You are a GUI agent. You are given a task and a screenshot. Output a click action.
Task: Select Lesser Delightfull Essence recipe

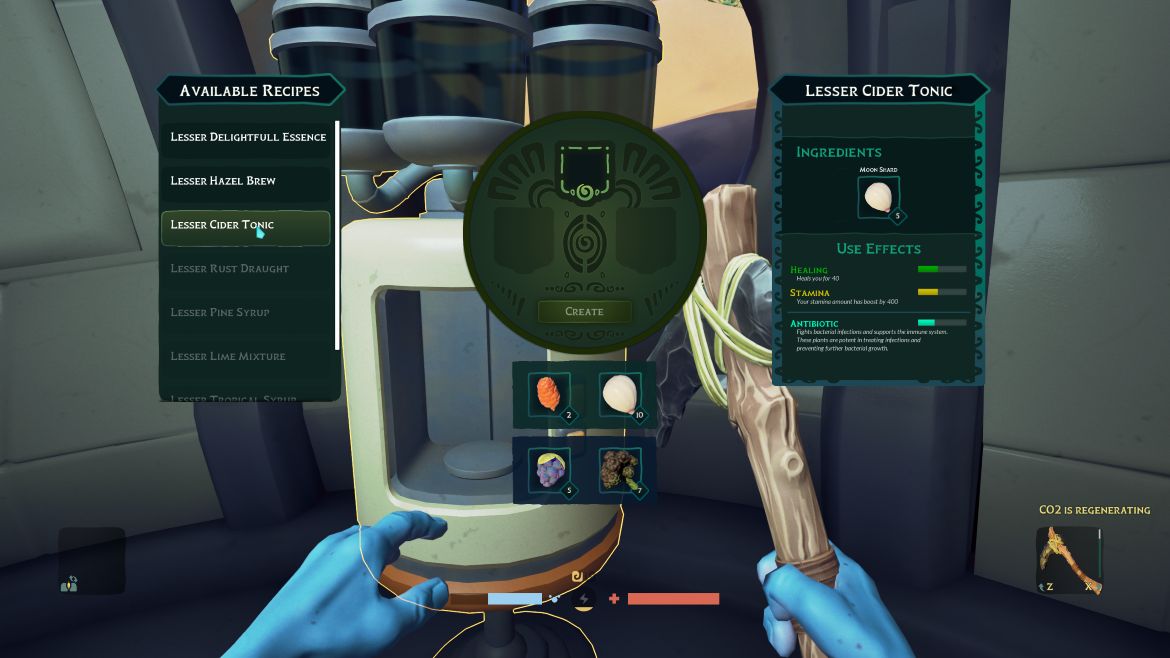tap(247, 137)
